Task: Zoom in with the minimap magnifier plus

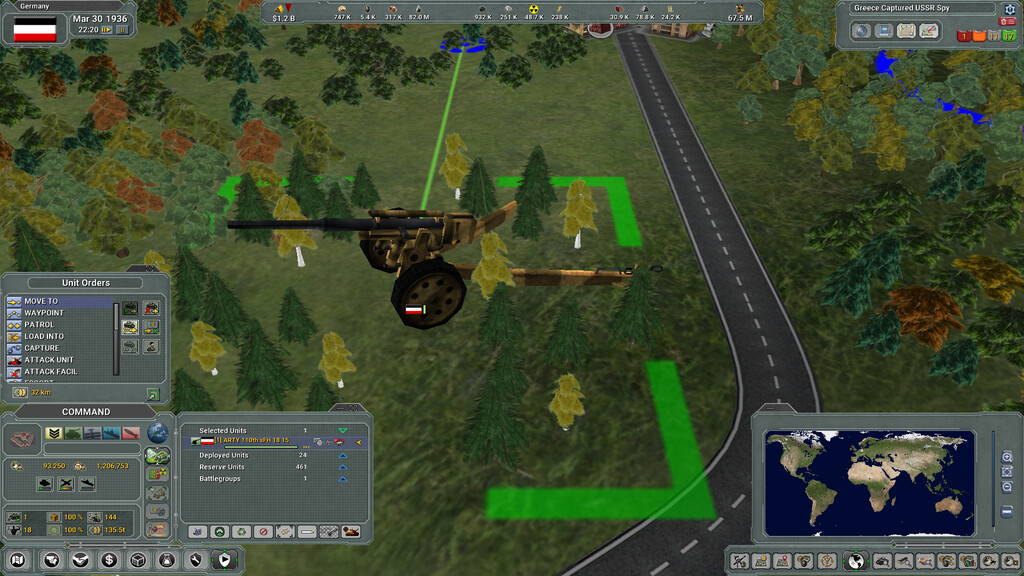Action: tap(1007, 456)
